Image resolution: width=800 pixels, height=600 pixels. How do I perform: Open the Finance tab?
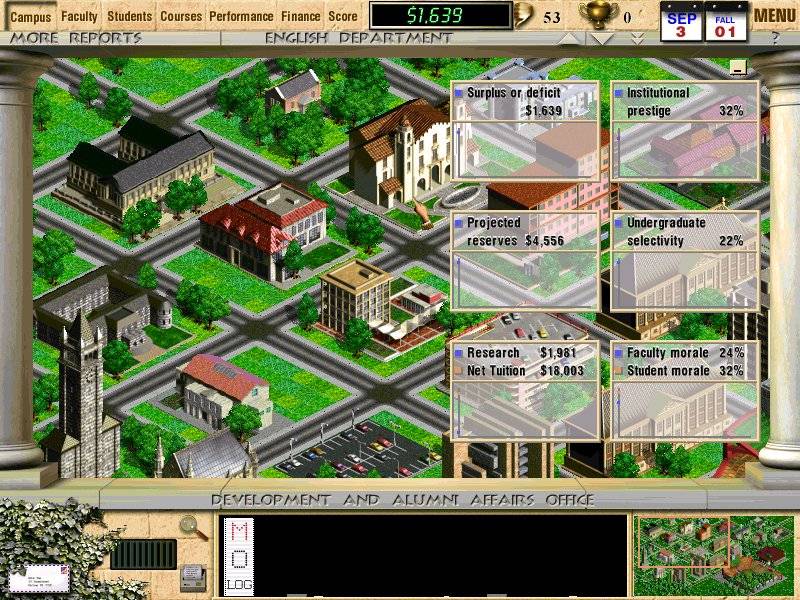click(301, 16)
